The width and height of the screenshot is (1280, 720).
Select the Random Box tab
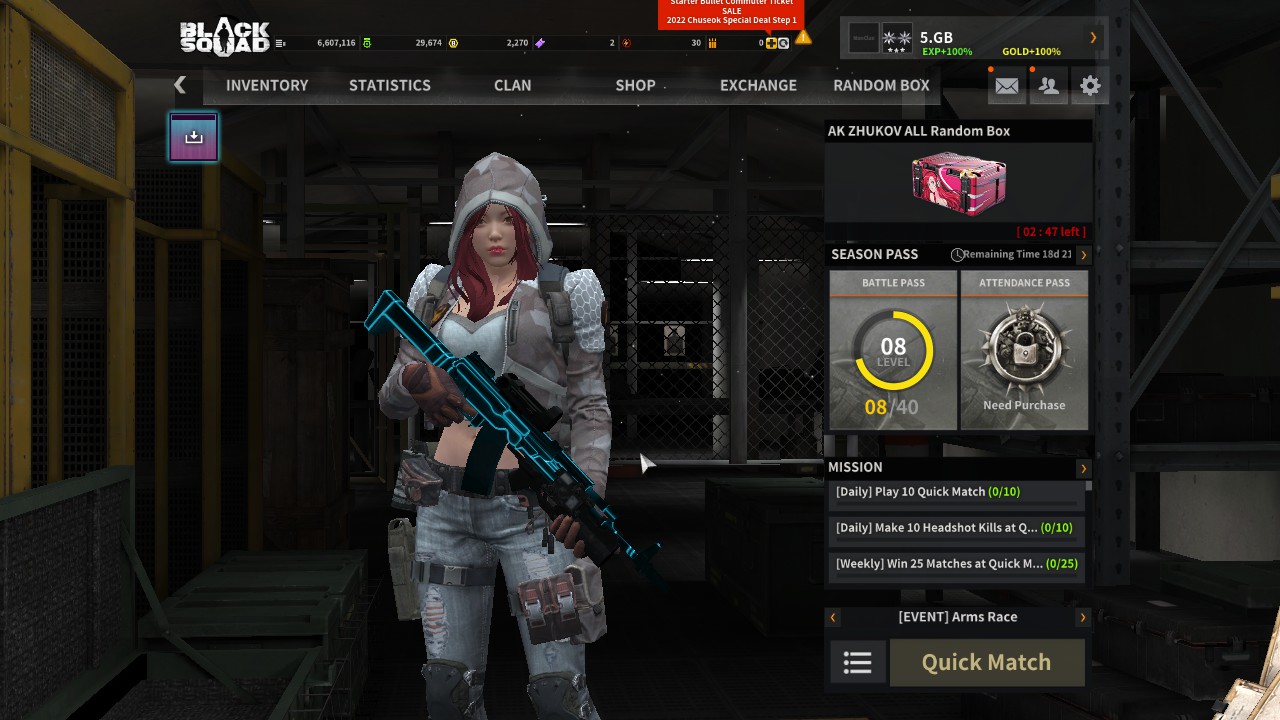[881, 85]
